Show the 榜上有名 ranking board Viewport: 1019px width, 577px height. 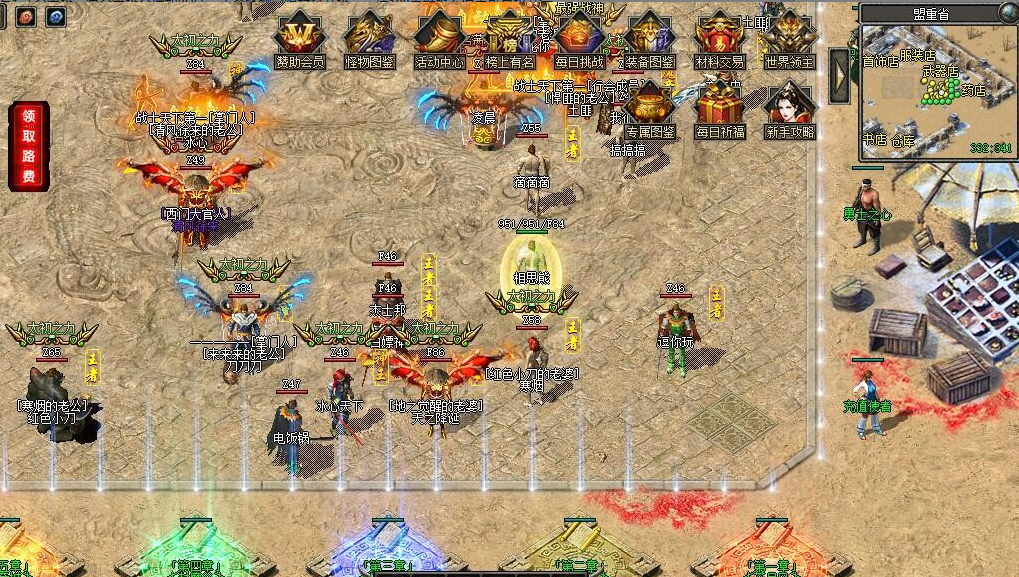[x=508, y=38]
